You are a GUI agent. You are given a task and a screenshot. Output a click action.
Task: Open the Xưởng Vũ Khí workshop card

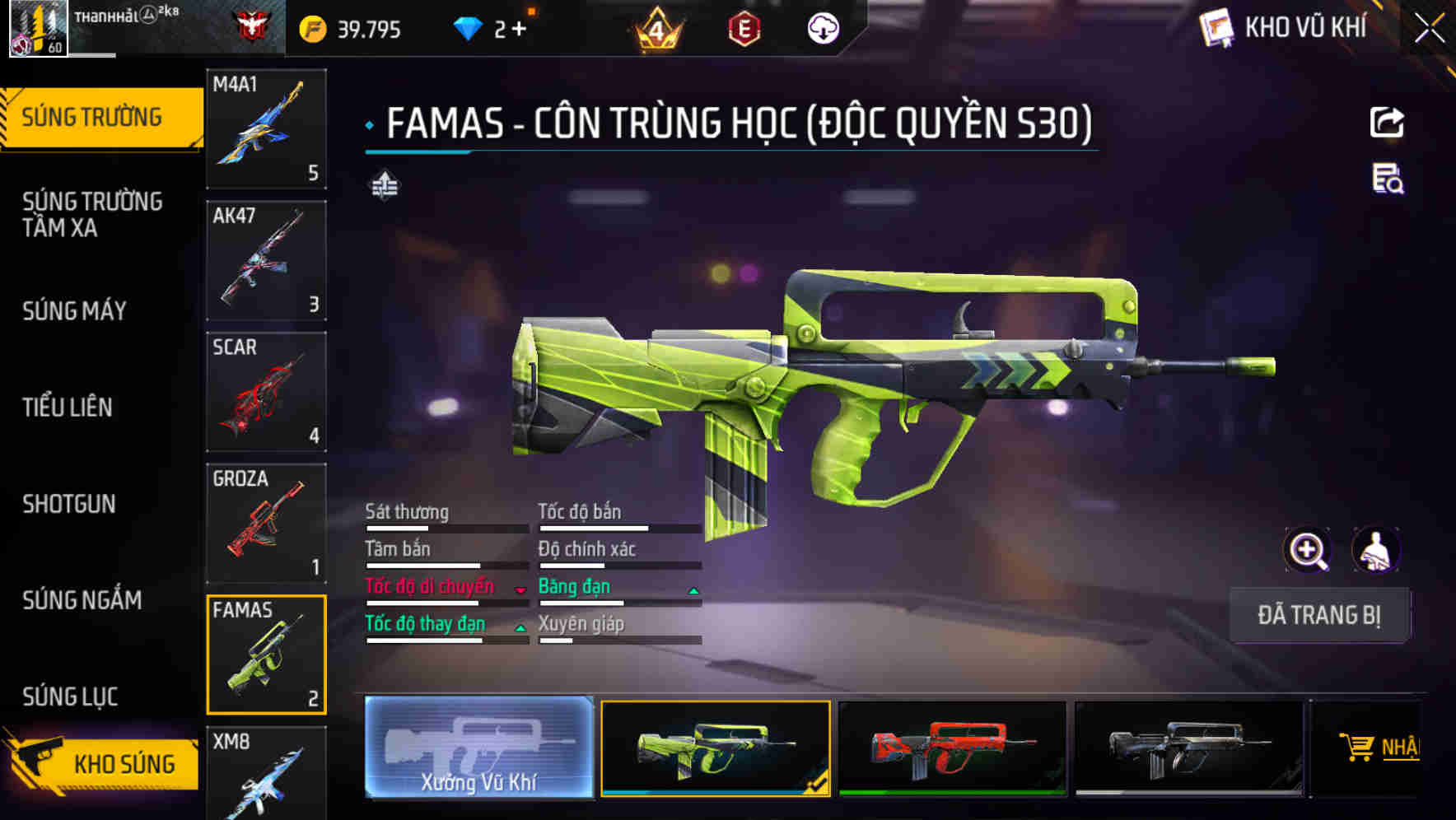tap(478, 748)
